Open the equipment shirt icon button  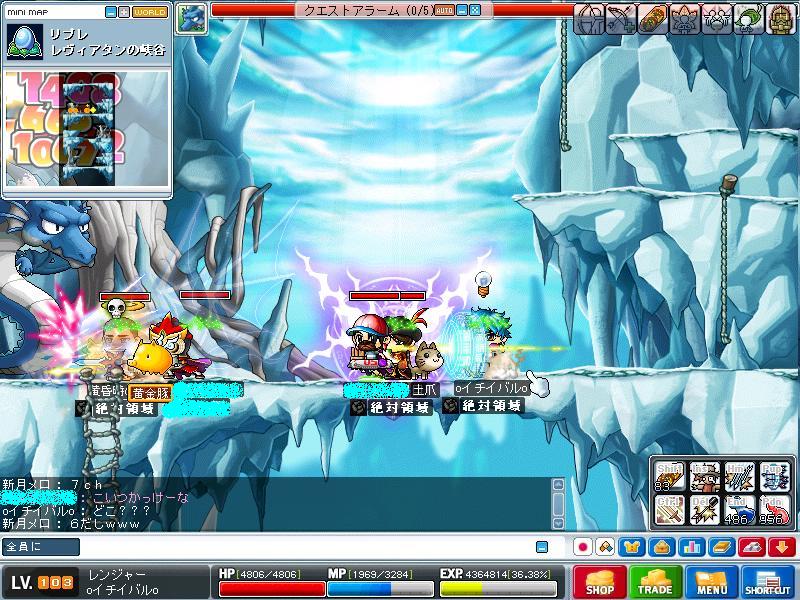pyautogui.click(x=632, y=547)
